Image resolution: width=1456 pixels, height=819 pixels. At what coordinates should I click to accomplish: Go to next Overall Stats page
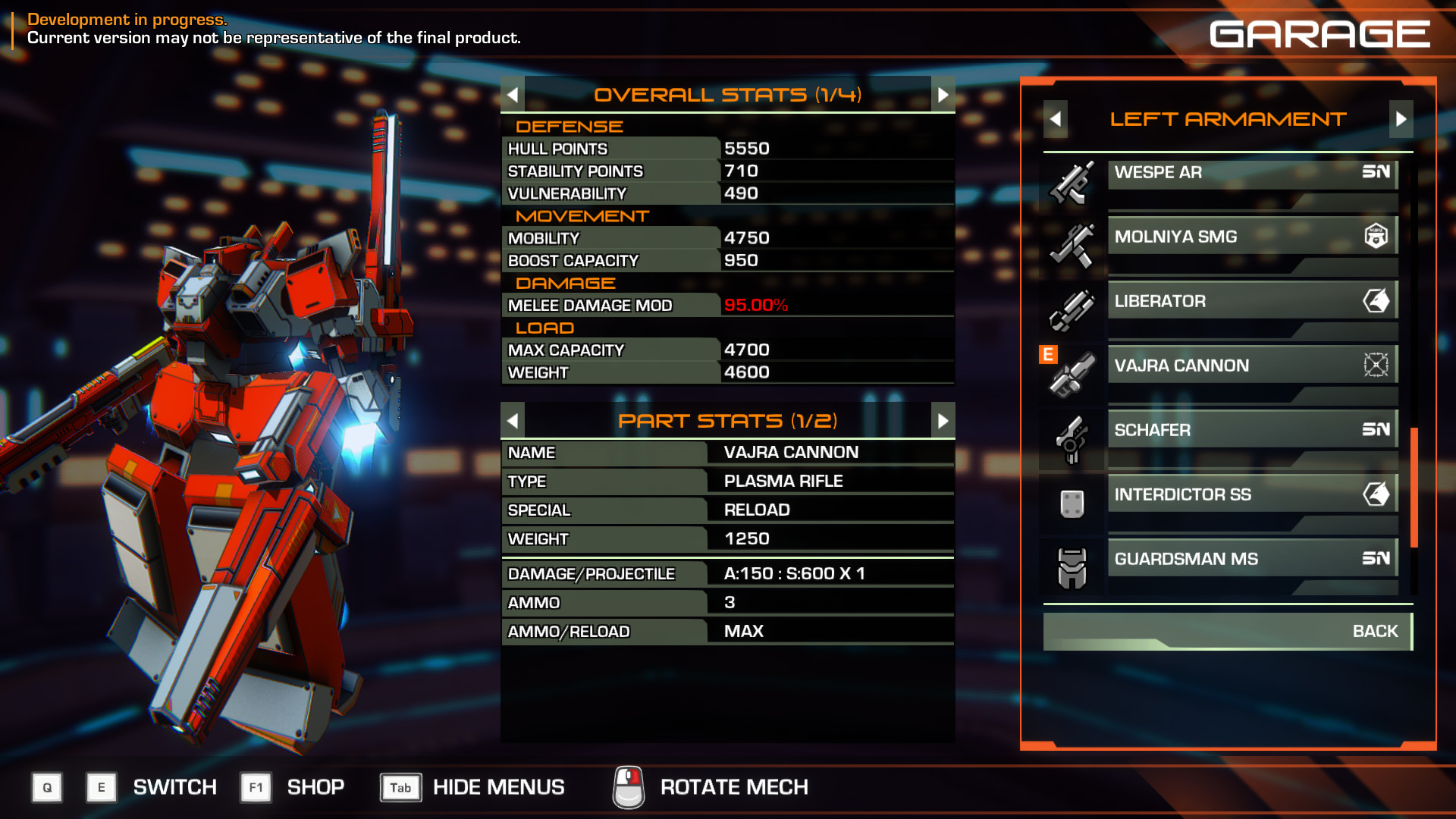943,95
